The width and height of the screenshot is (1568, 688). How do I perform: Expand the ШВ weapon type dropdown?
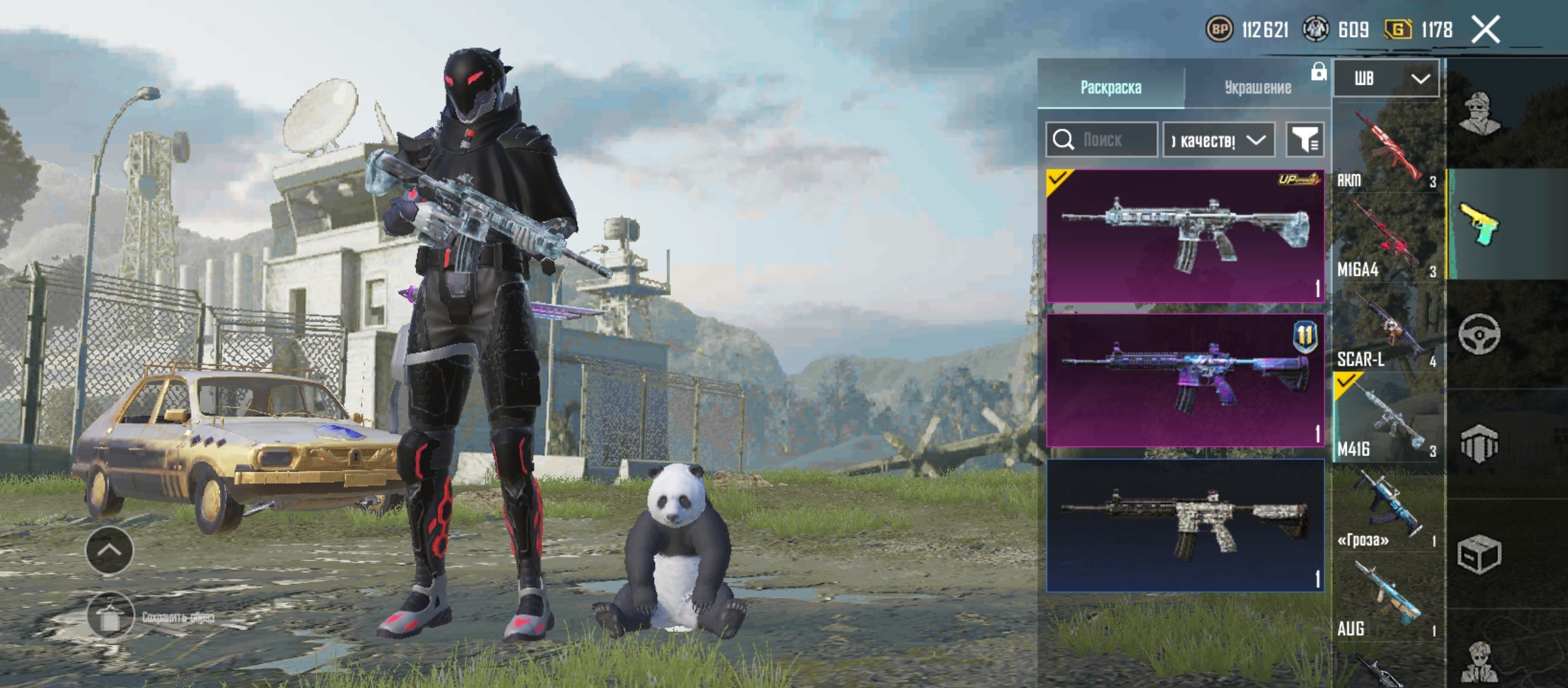[1386, 78]
